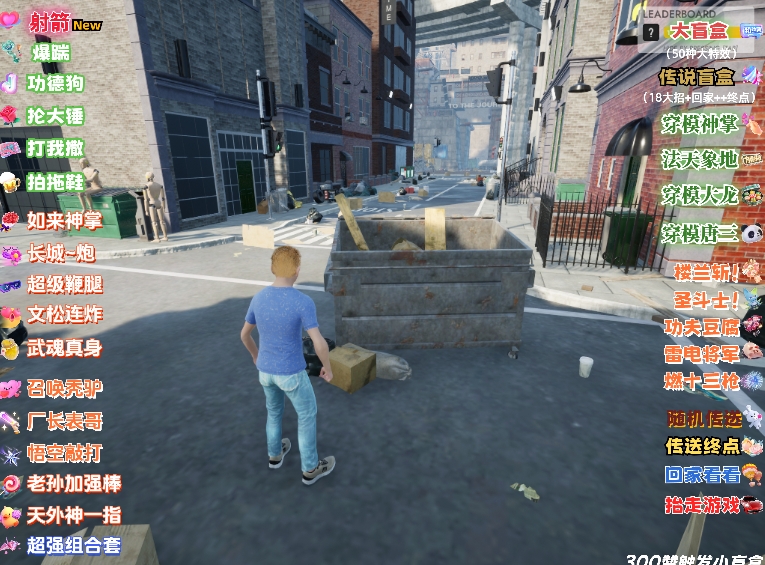Choose the 功德狗 entry
The width and height of the screenshot is (765, 565).
pyautogui.click(x=56, y=83)
